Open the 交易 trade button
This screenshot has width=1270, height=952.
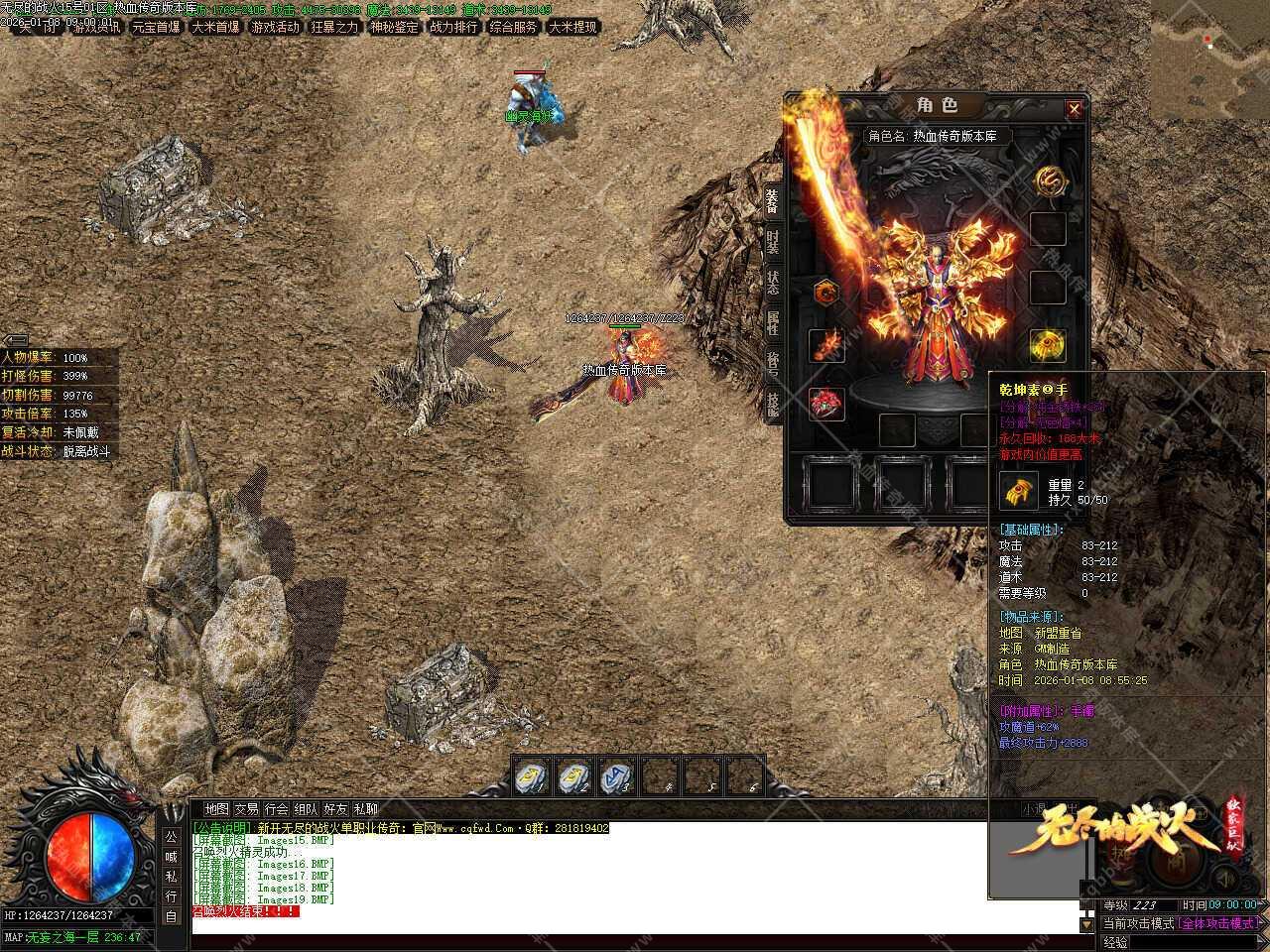pyautogui.click(x=246, y=809)
